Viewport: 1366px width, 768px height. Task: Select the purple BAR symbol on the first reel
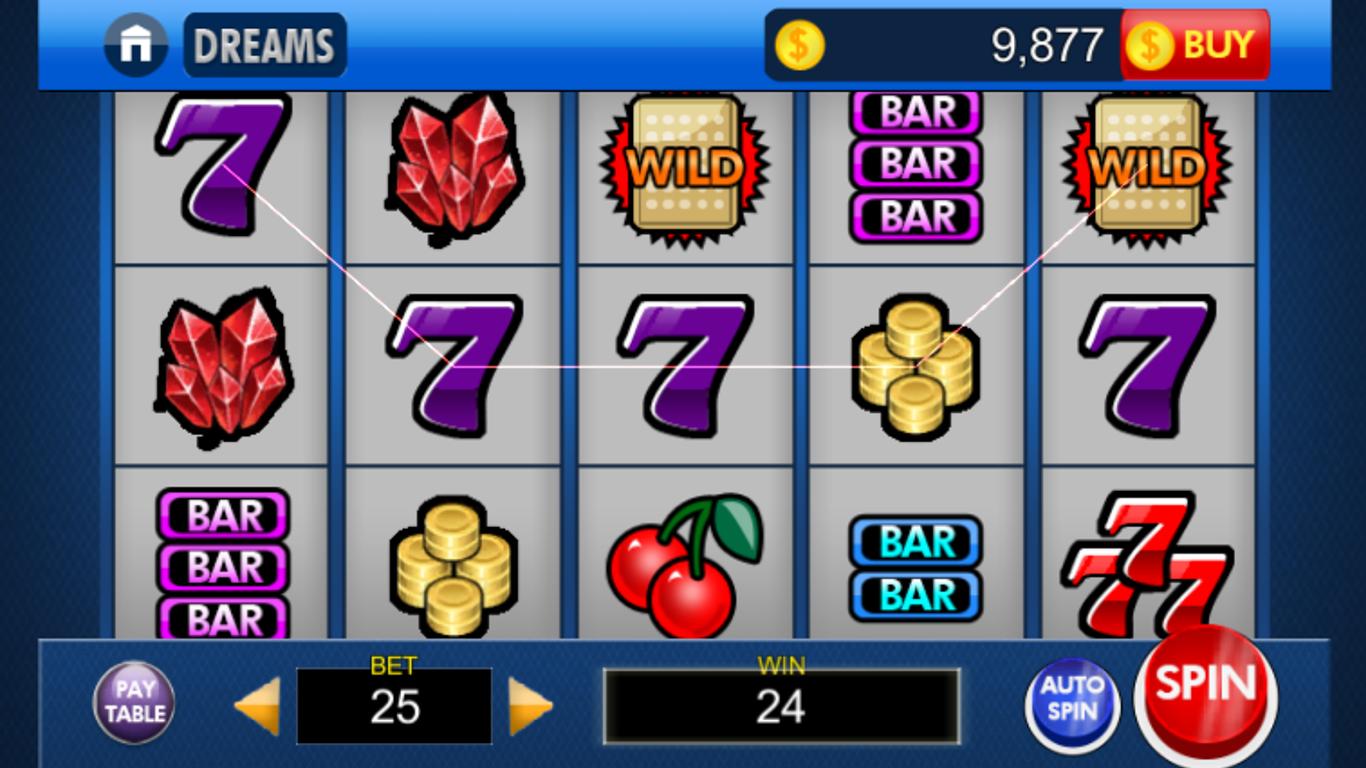(x=221, y=565)
